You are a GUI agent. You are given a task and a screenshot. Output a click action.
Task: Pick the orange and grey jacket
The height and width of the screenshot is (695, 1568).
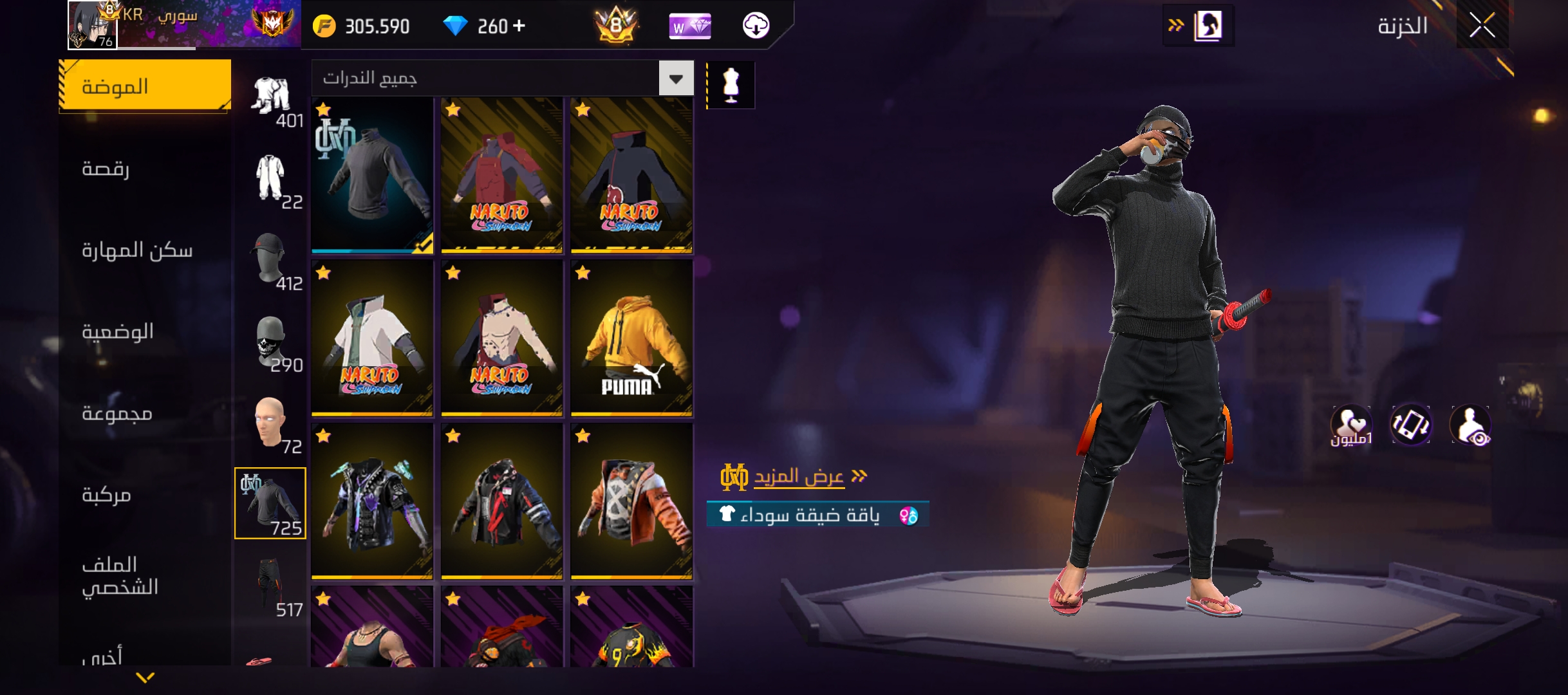[x=631, y=502]
